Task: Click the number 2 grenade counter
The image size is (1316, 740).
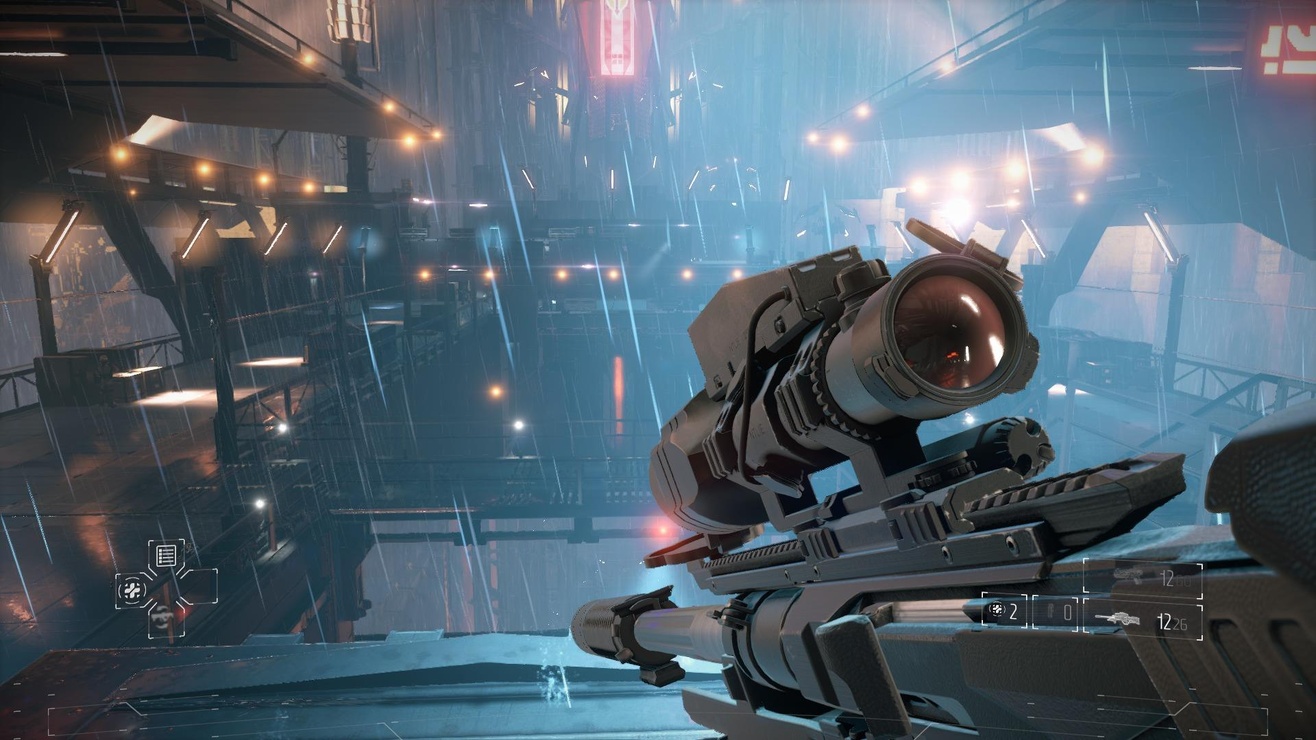Action: point(1014,610)
